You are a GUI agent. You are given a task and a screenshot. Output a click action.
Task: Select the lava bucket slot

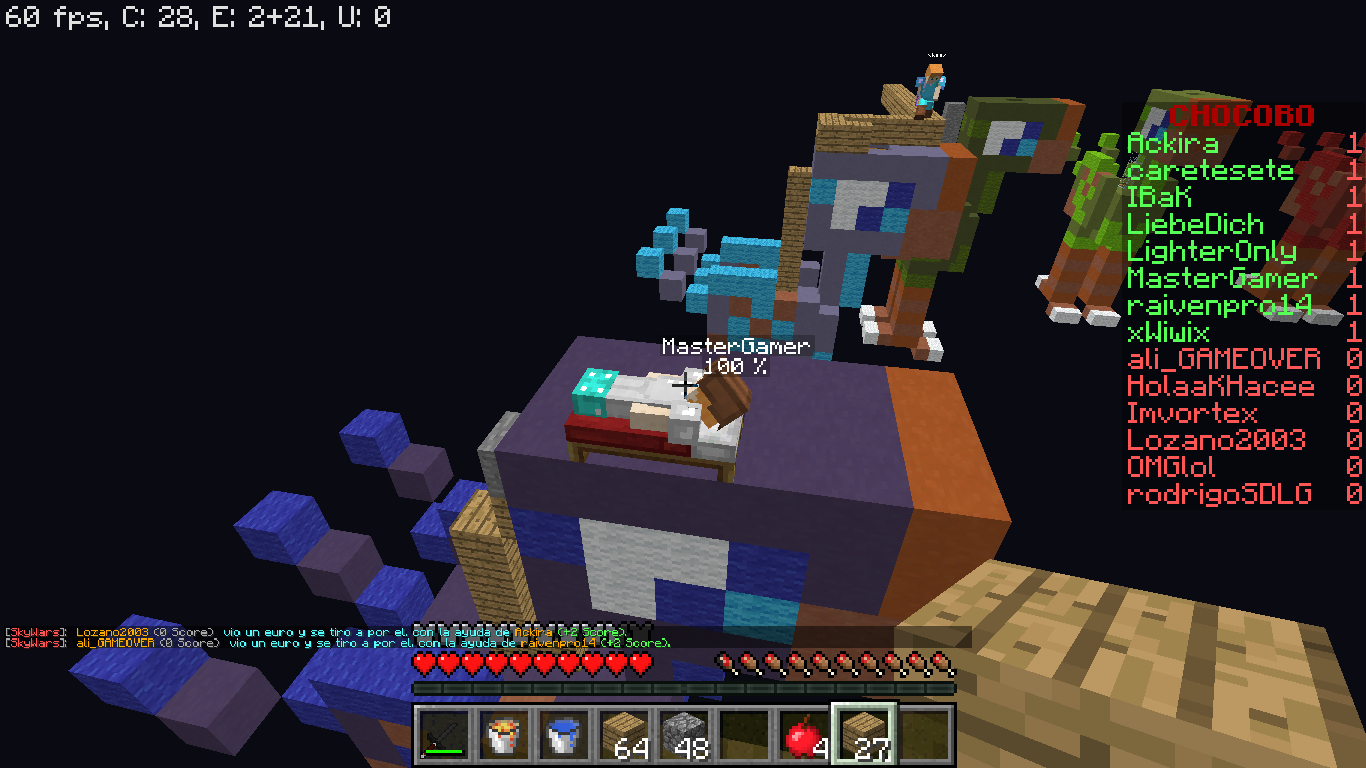pyautogui.click(x=504, y=735)
